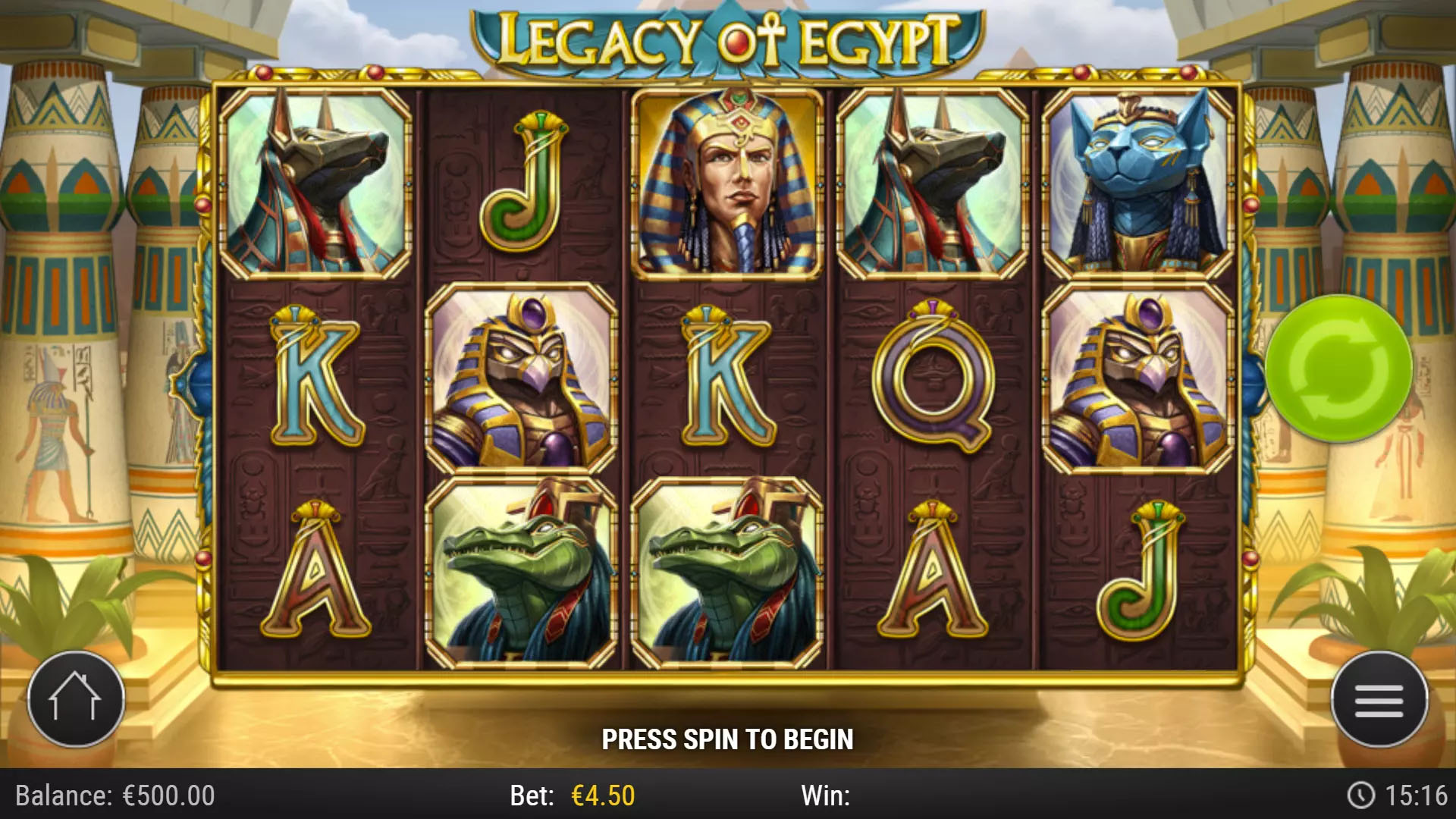Click the PRESS SPIN TO BEGIN message
This screenshot has width=1456, height=819.
click(728, 737)
